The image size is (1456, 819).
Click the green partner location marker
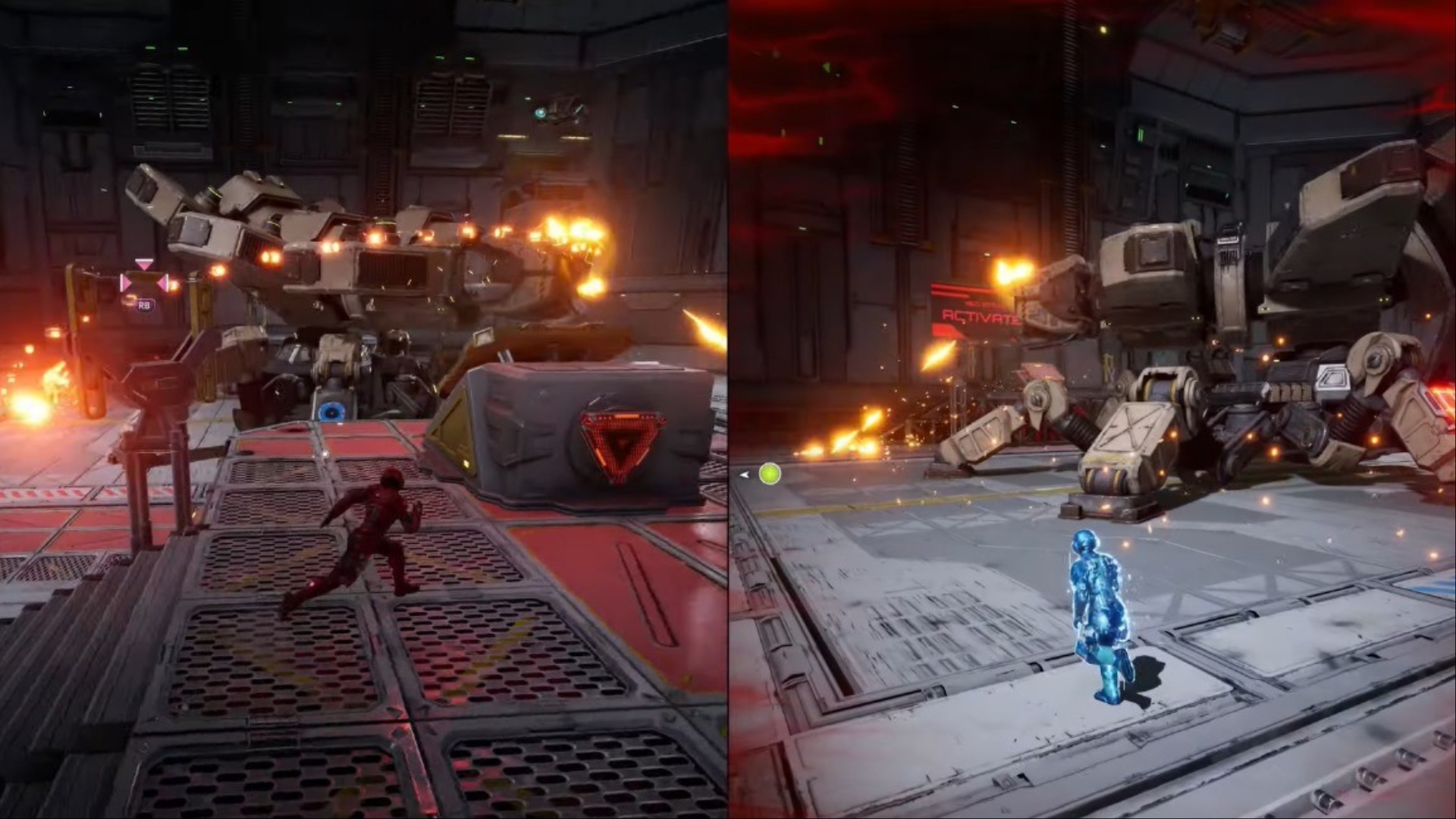tap(769, 474)
